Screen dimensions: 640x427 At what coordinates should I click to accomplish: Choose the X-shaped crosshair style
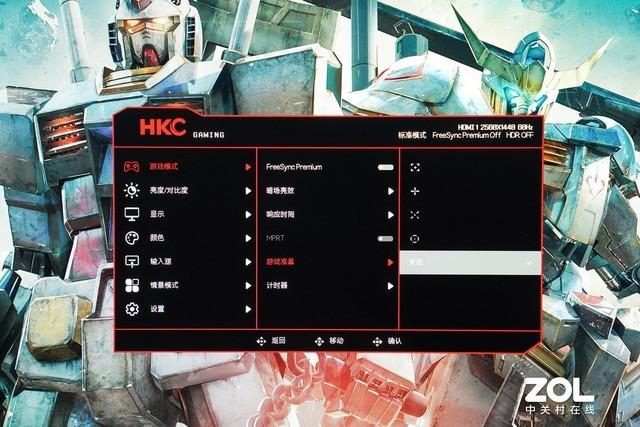click(x=415, y=214)
